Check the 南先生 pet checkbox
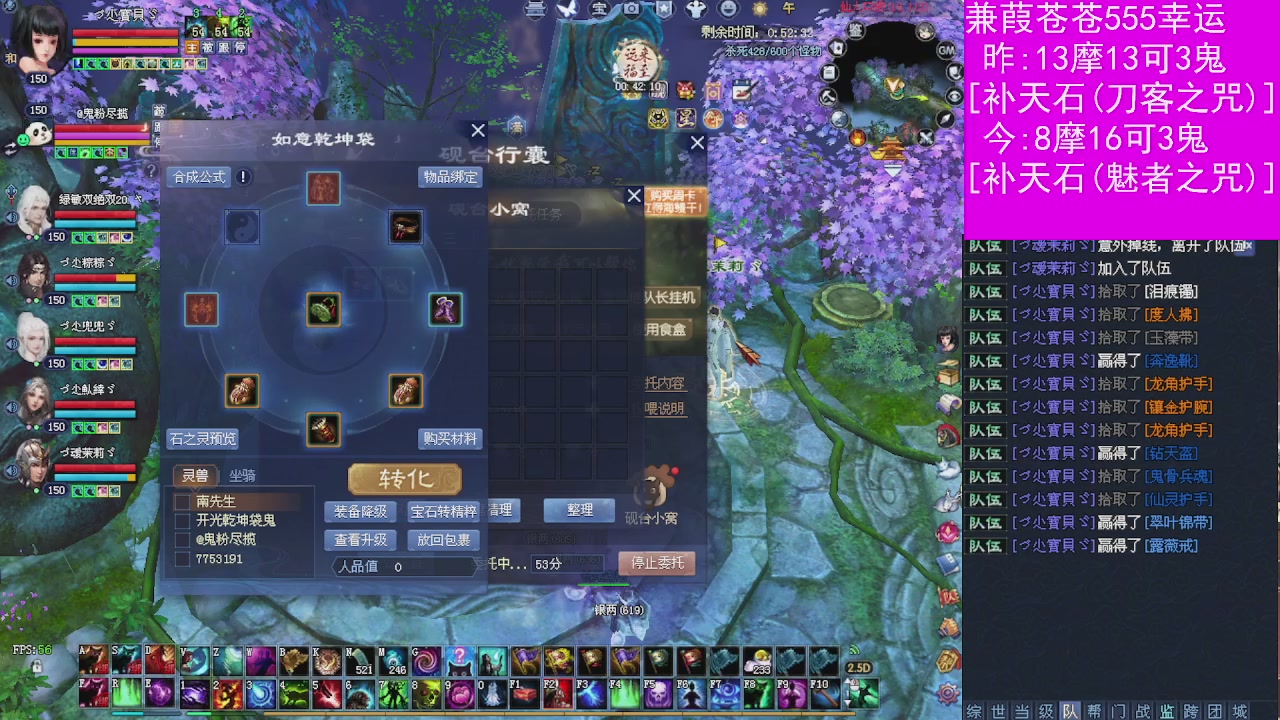 pos(182,500)
